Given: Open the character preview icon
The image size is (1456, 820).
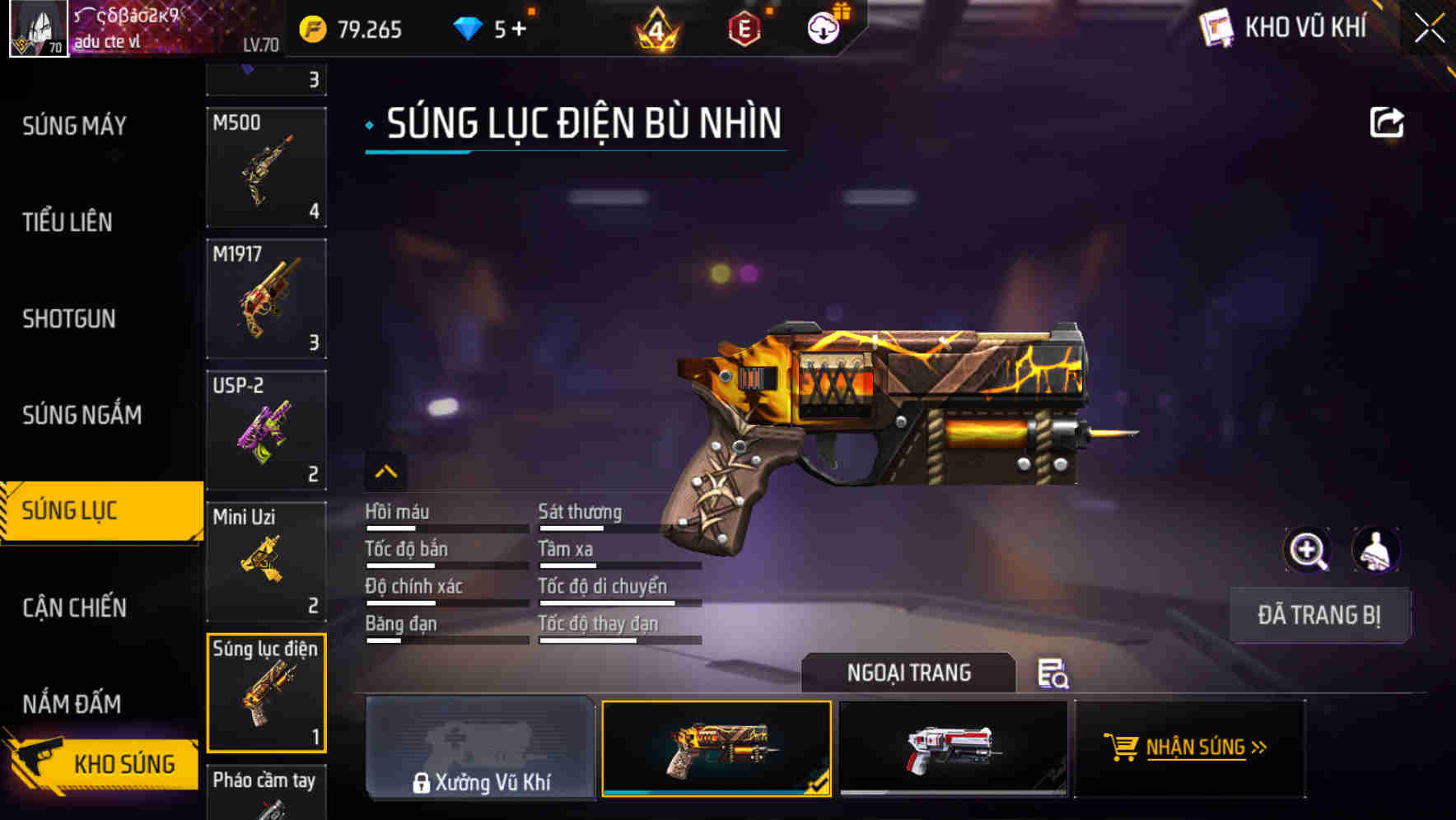Looking at the screenshot, I should tap(1377, 550).
